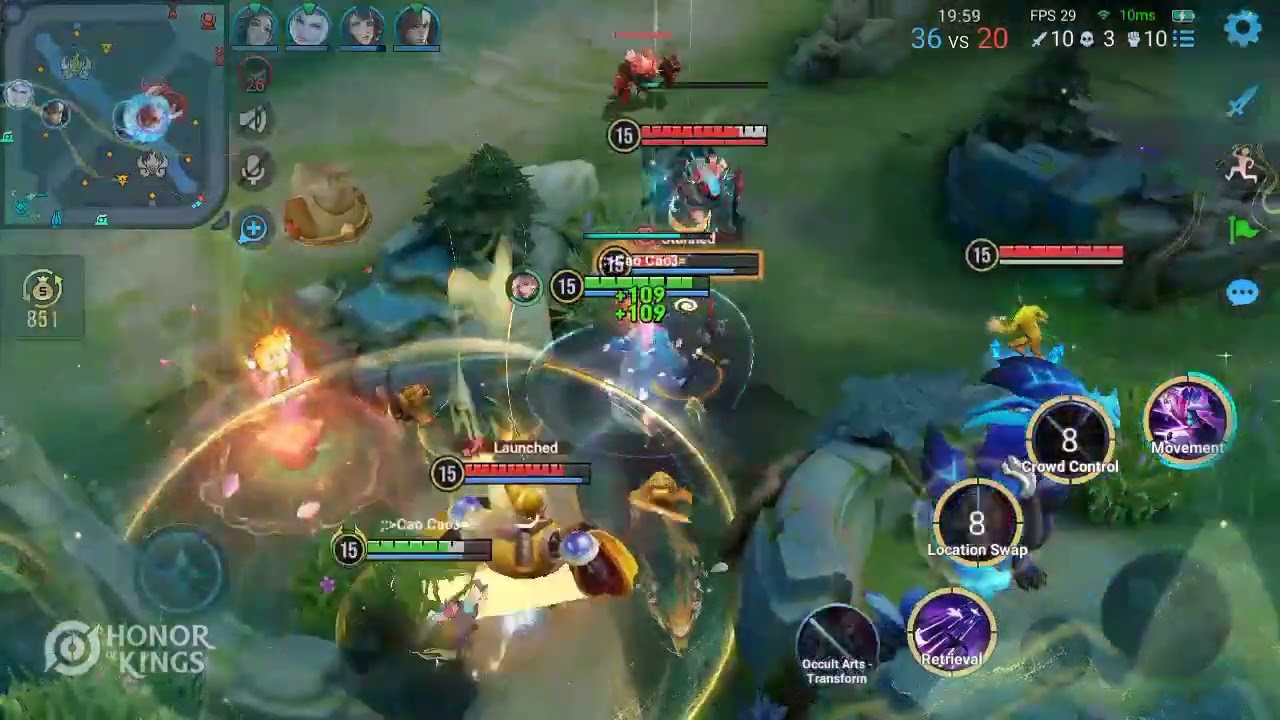
Task: Toggle the muted microphone icon
Action: [254, 170]
